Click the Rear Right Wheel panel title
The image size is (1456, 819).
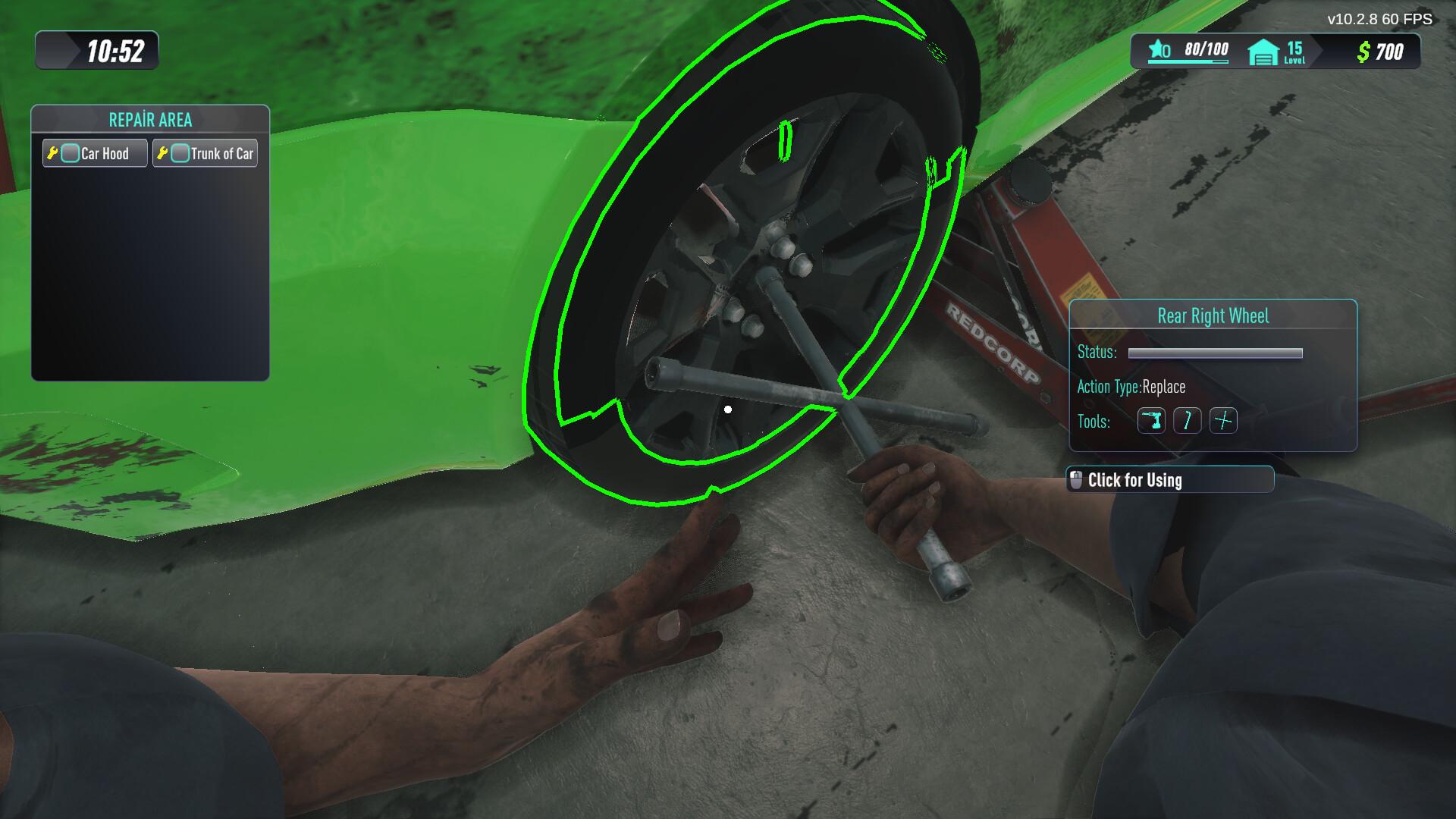(x=1213, y=316)
